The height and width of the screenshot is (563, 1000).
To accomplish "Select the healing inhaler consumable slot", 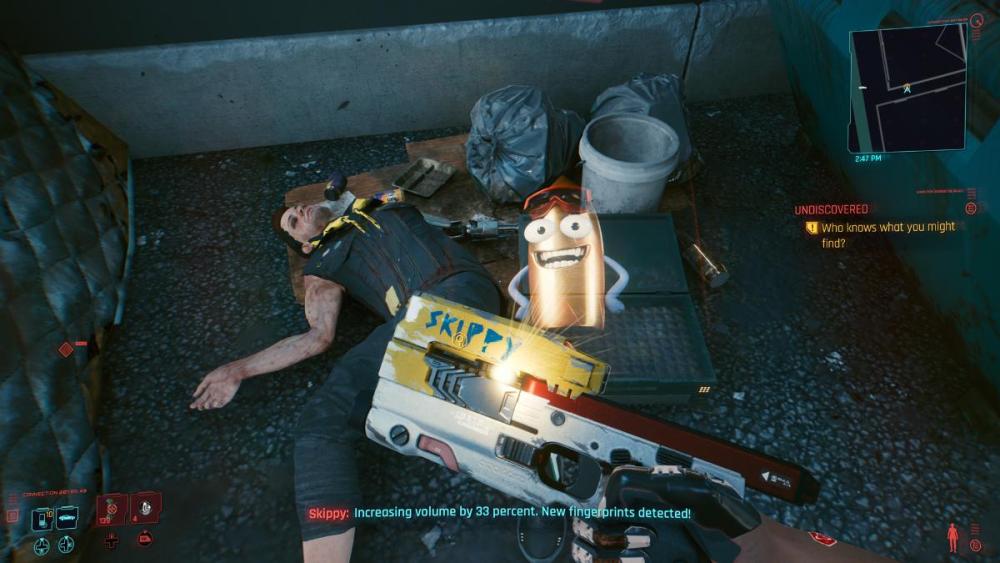I will (111, 508).
